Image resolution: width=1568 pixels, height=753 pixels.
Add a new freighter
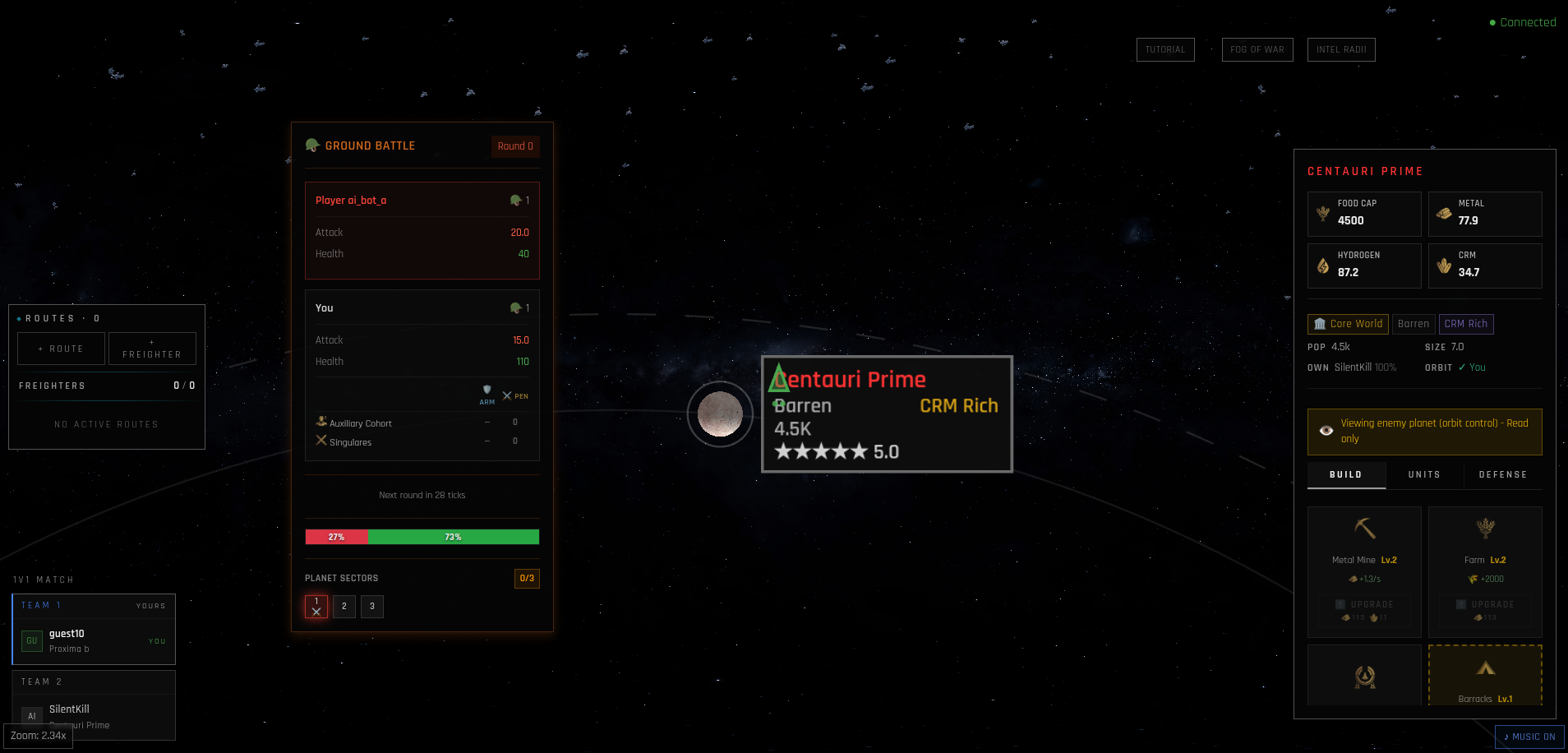152,349
